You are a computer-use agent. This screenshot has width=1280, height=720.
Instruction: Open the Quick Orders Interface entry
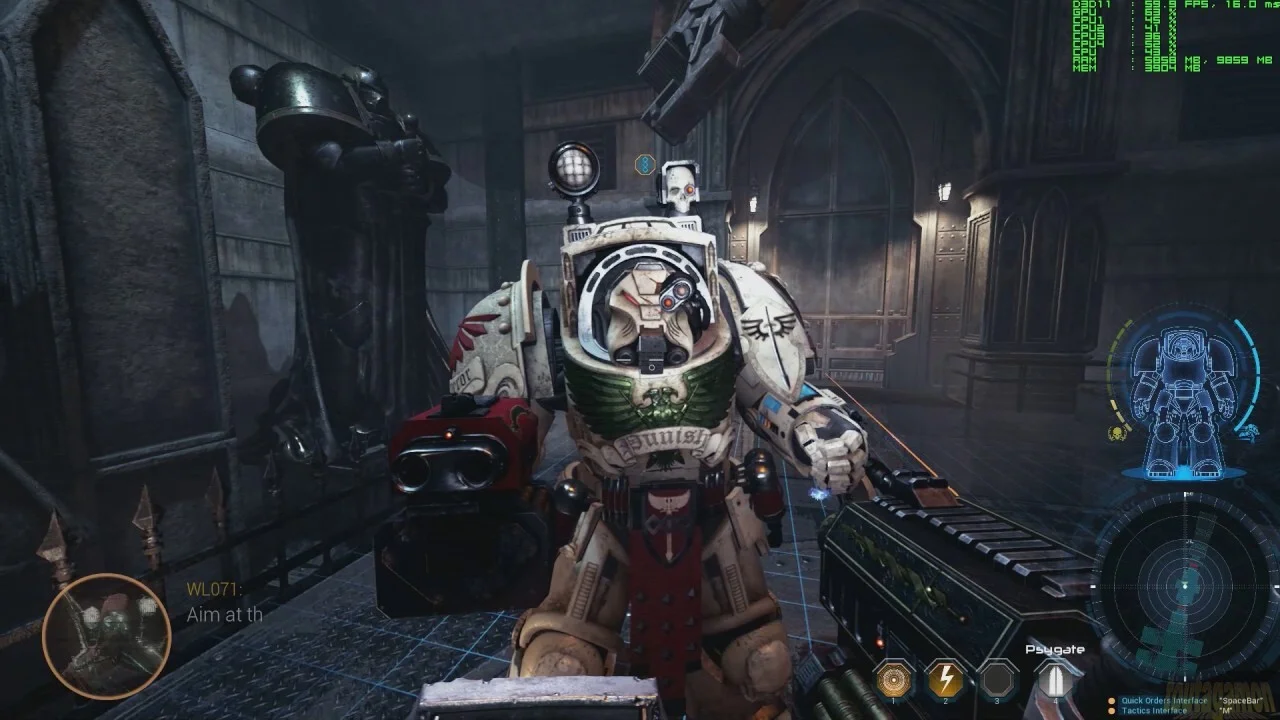pyautogui.click(x=1163, y=701)
